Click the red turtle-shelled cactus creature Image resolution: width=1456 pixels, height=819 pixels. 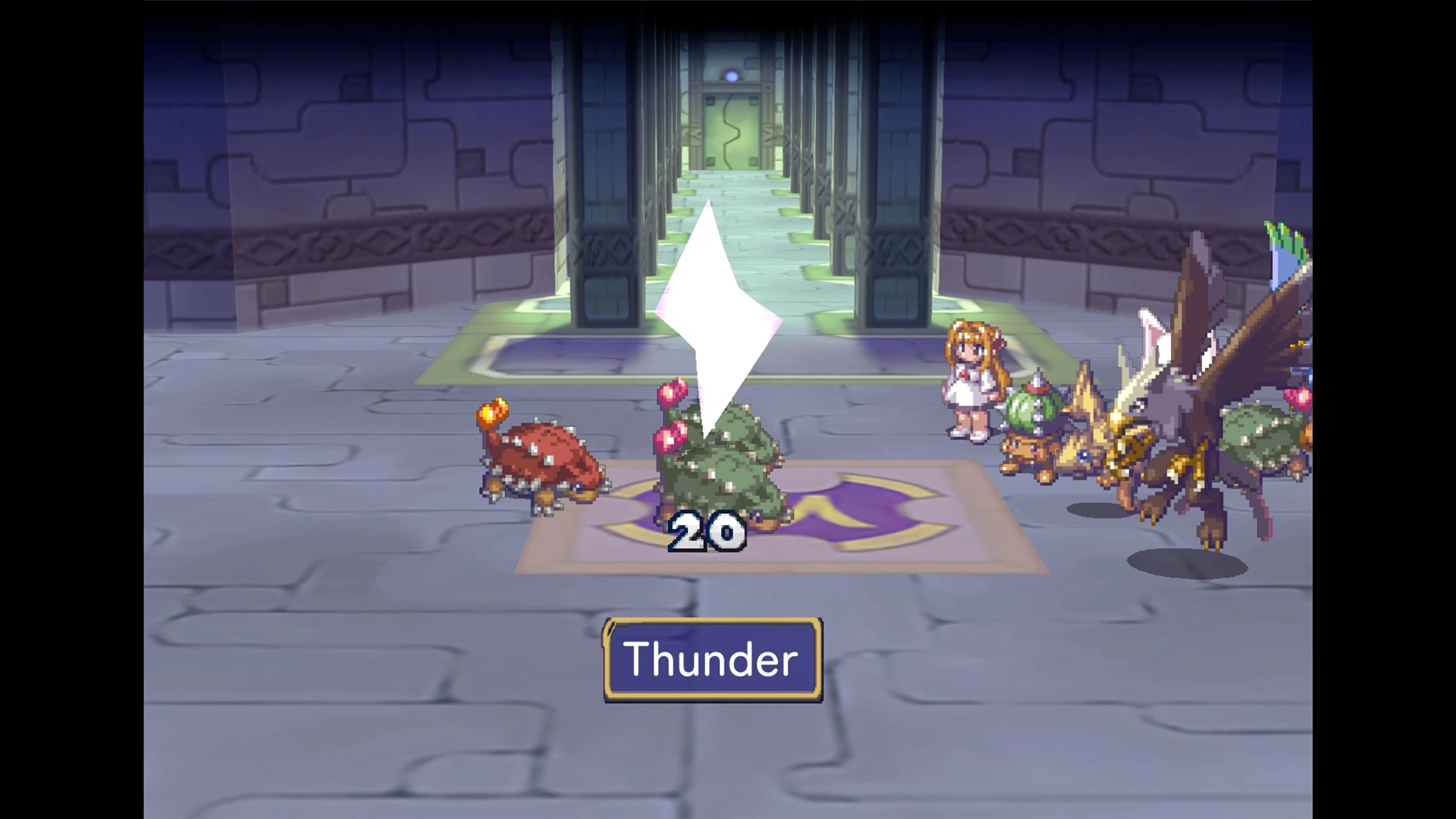click(x=543, y=458)
